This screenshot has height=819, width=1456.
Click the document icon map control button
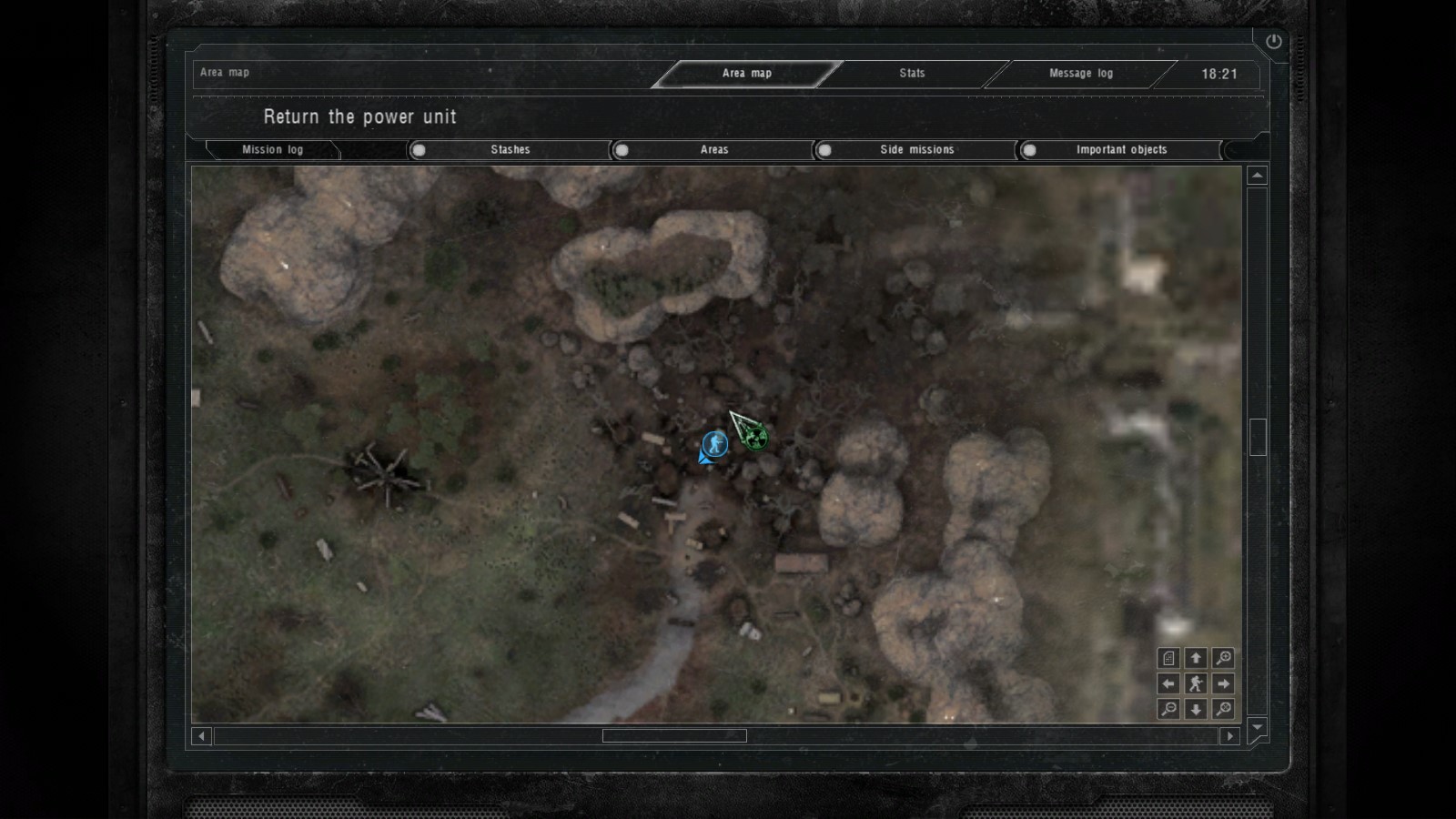coord(1169,658)
